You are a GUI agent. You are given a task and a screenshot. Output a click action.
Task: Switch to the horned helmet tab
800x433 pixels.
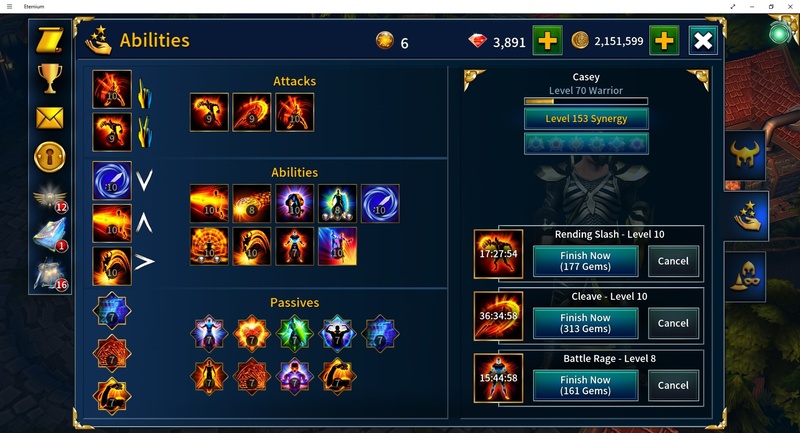tap(745, 155)
